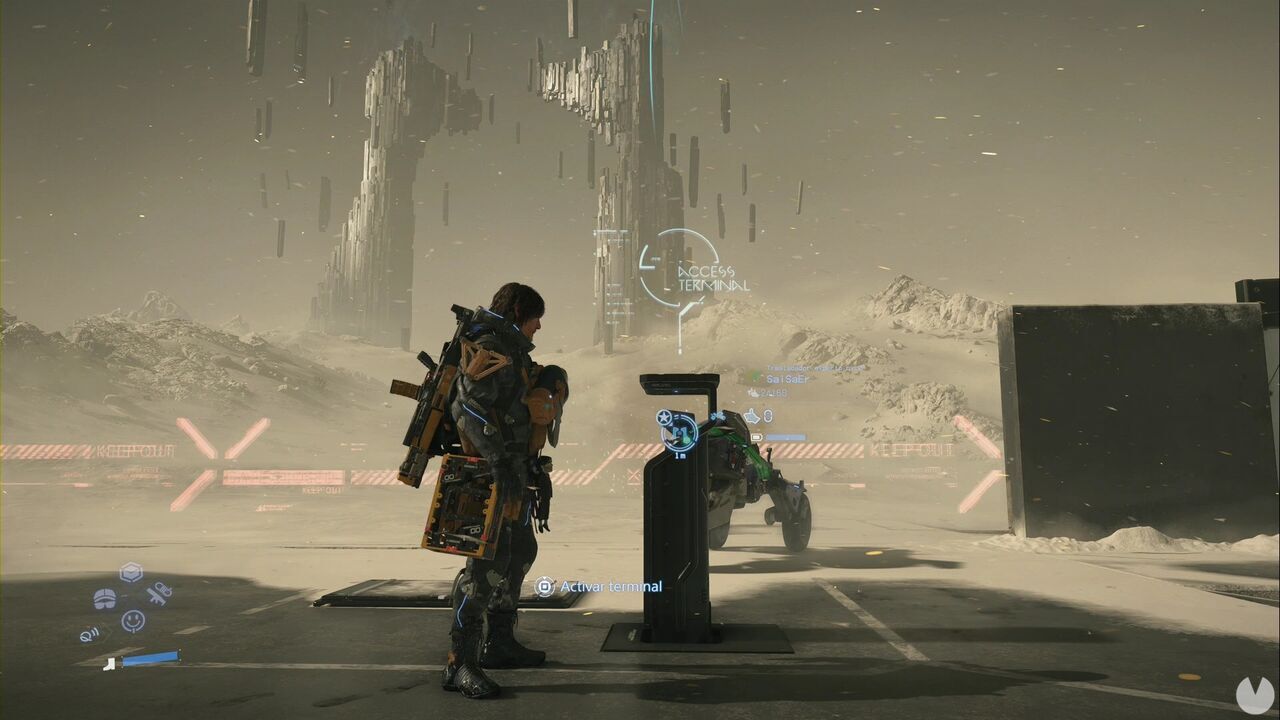Select the reverse trike vehicle icon above terminal
Screen dimensions: 1280x720
718,415
